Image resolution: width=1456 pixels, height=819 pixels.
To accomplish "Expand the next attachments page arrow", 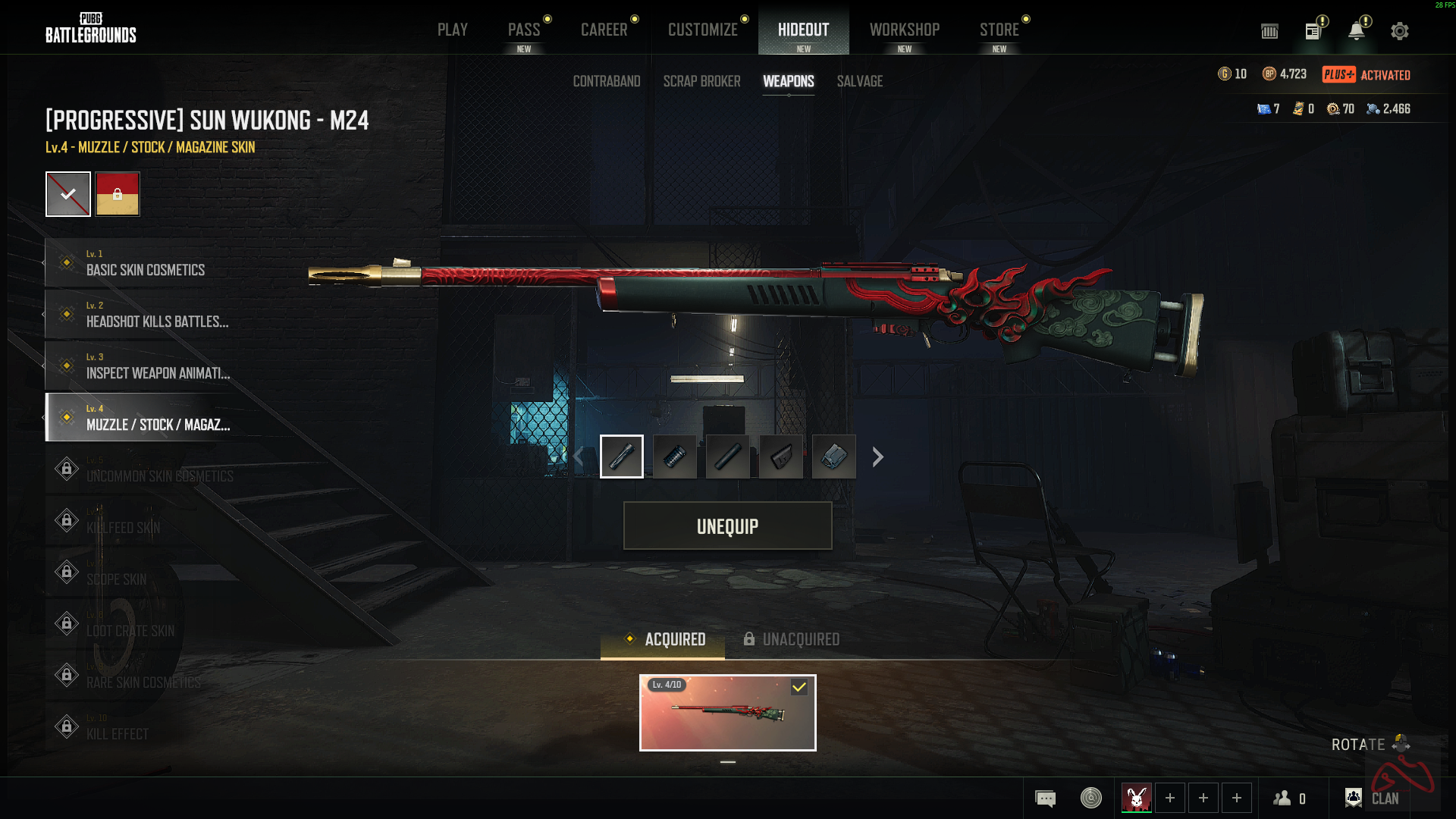I will pyautogui.click(x=877, y=457).
